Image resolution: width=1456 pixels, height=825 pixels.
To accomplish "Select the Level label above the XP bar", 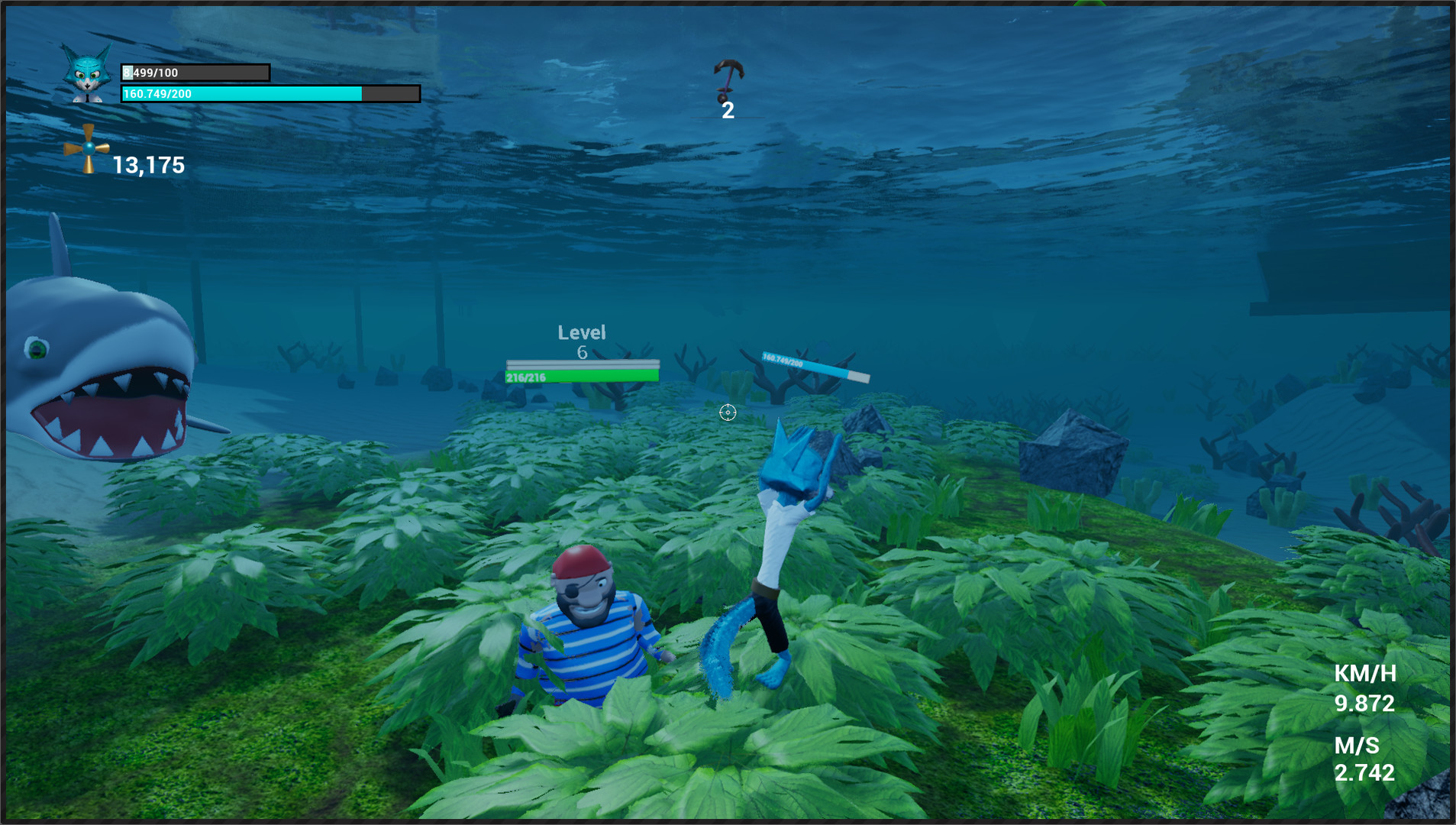I will [x=581, y=332].
